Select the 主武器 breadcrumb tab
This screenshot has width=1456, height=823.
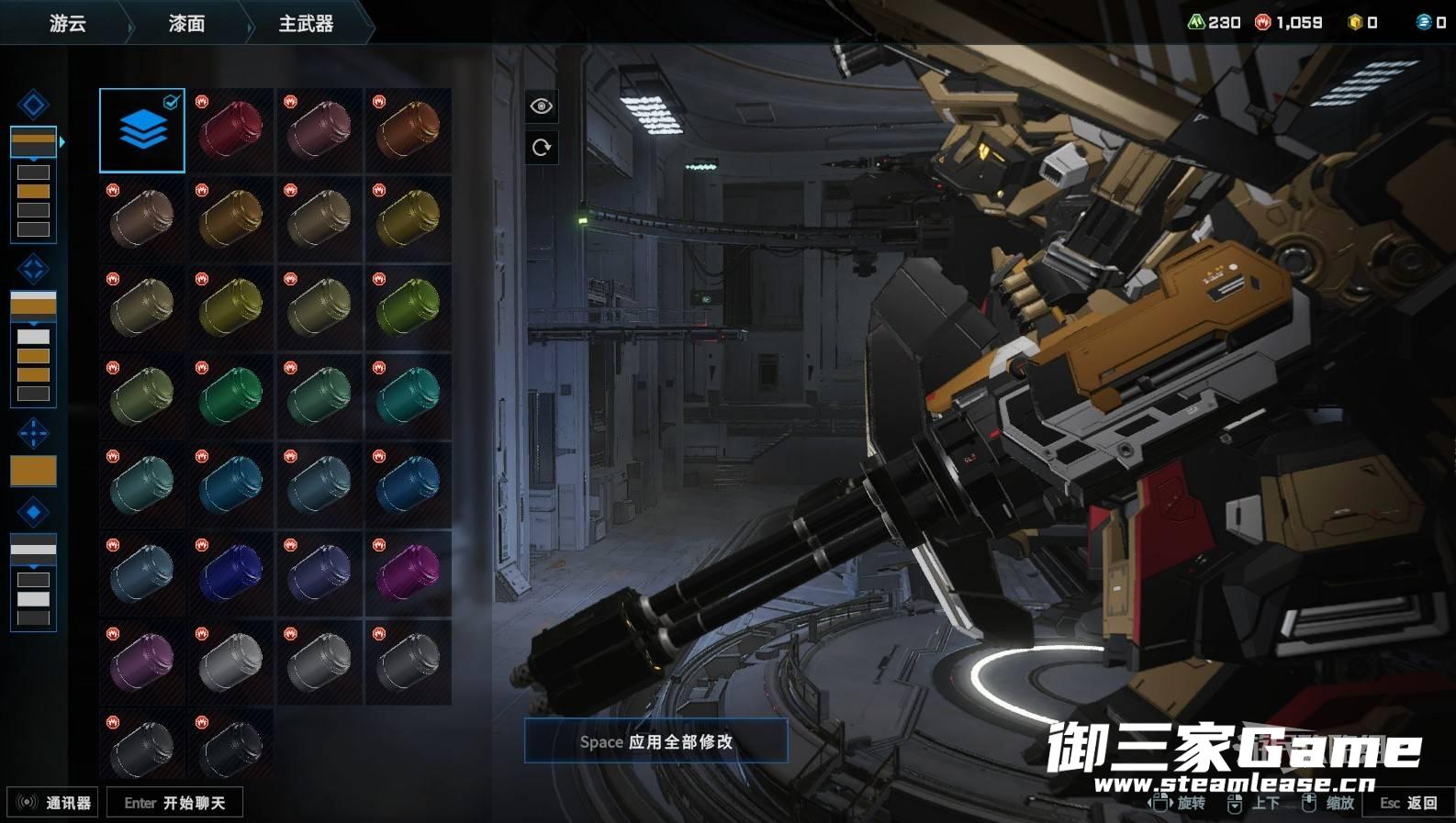306,23
